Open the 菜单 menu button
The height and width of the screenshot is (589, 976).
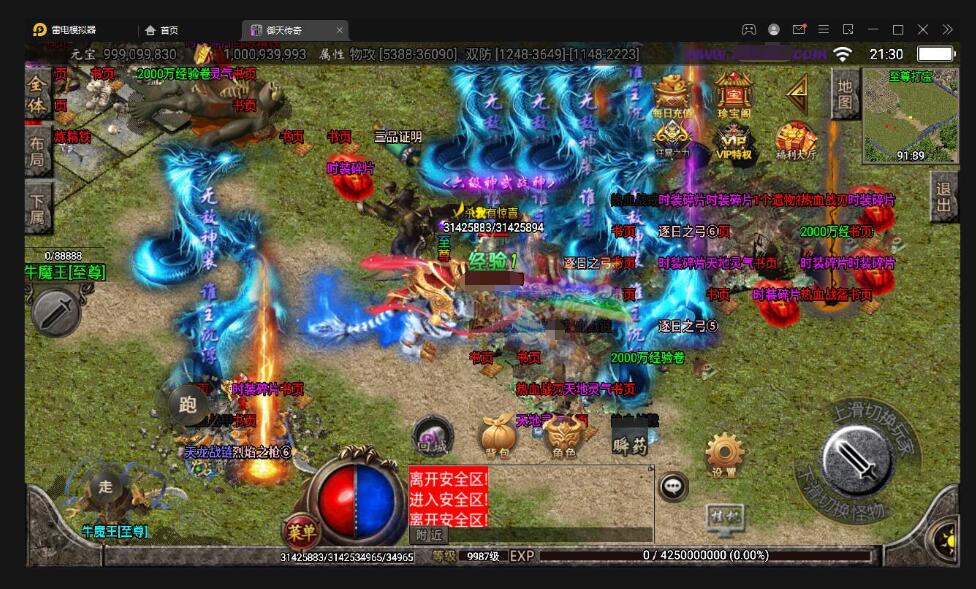coord(298,529)
